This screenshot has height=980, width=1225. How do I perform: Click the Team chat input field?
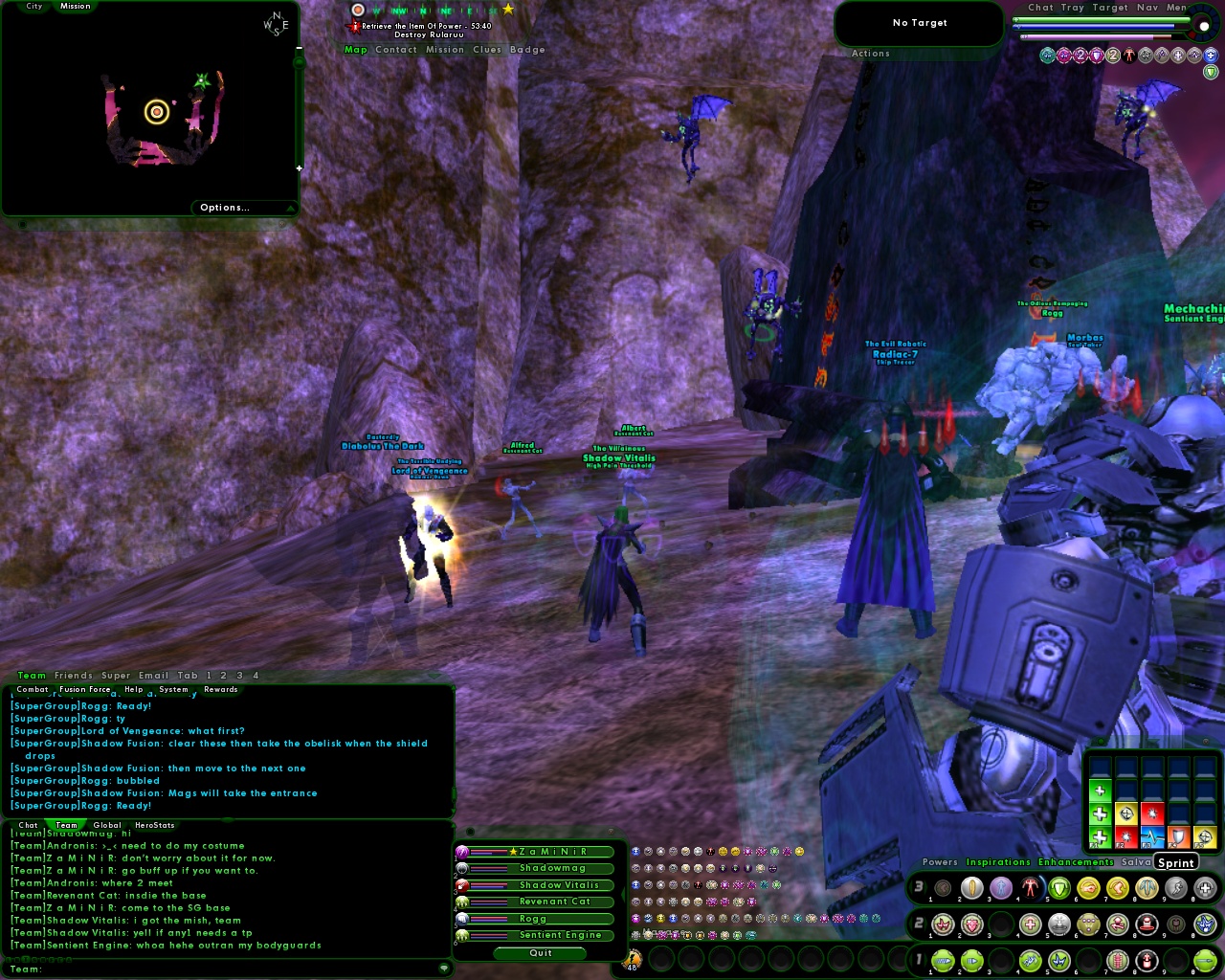191,969
